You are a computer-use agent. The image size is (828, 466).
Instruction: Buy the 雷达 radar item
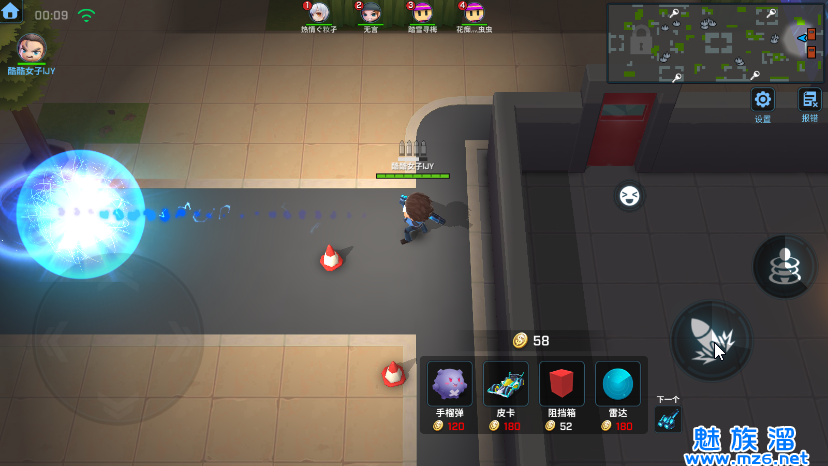pyautogui.click(x=618, y=385)
